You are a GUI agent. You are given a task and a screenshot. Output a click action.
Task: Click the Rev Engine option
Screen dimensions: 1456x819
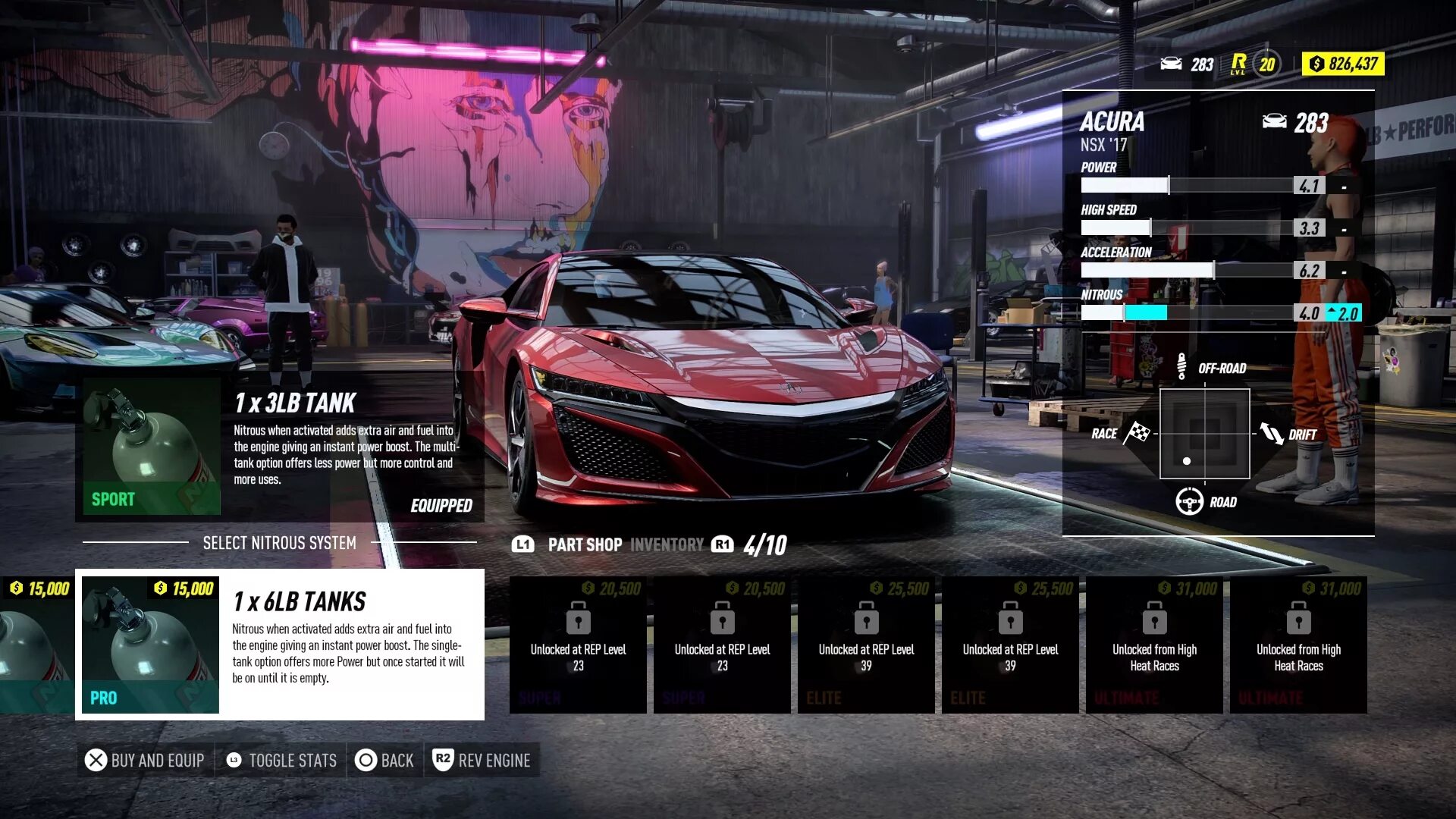tap(482, 760)
